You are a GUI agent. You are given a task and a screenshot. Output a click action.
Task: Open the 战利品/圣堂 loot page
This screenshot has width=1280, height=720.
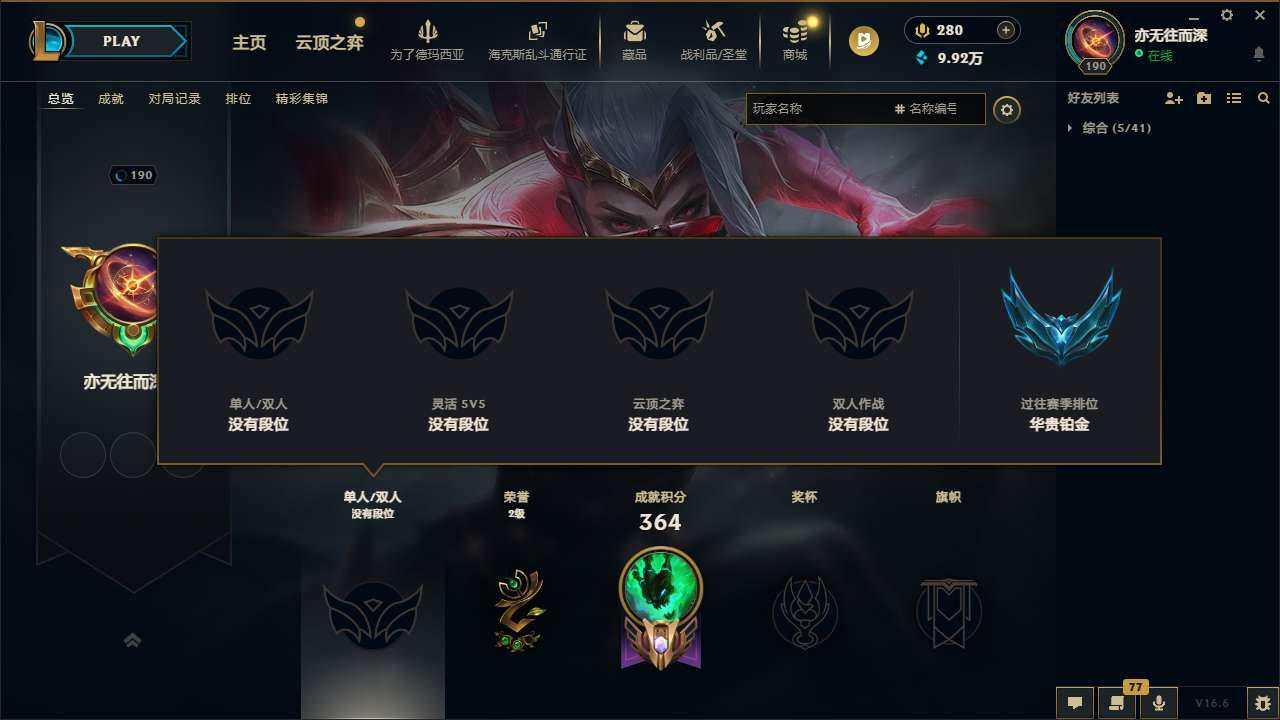pos(712,41)
